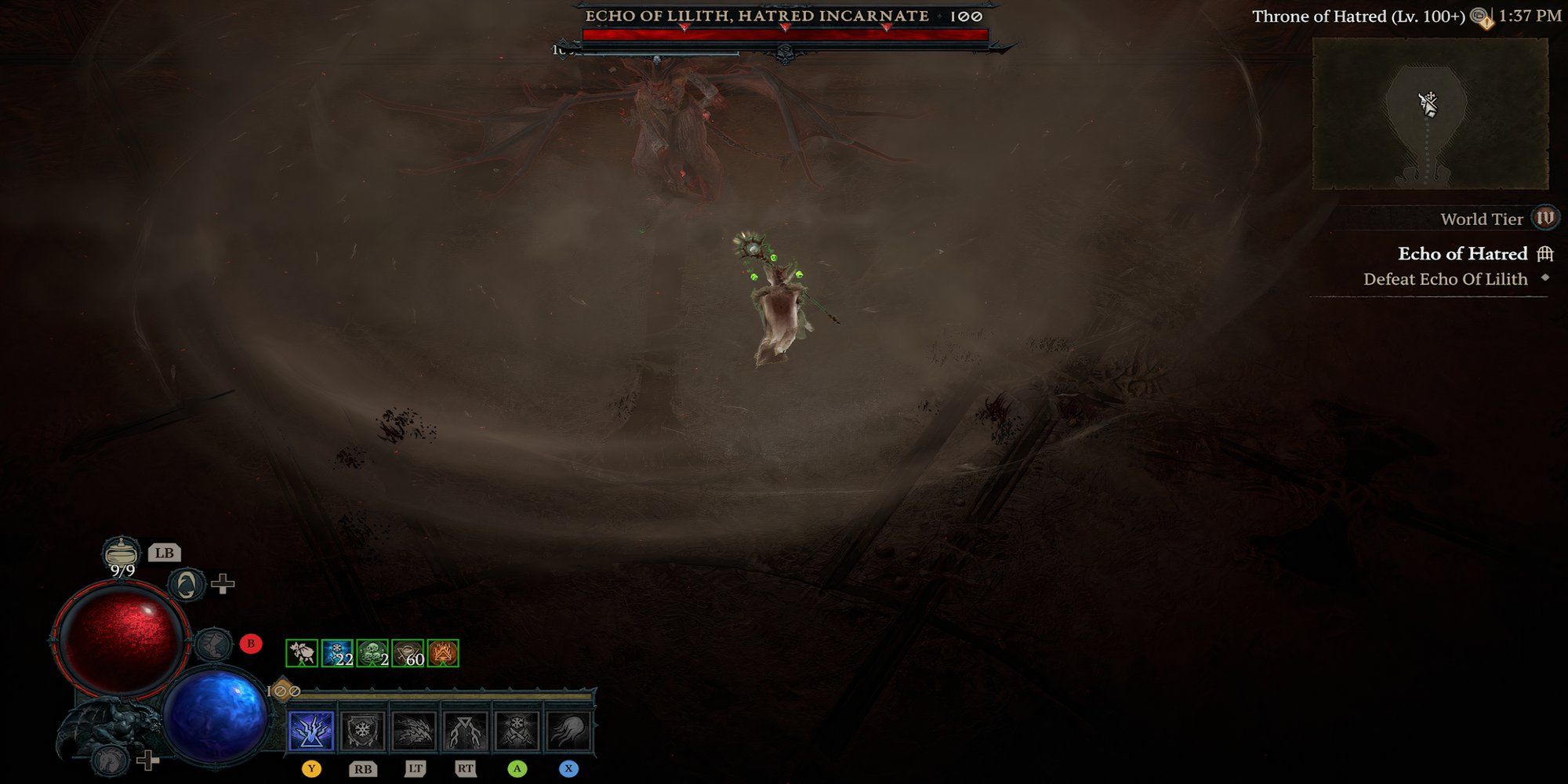1568x784 pixels.
Task: Activate the jellyfish-shaped skill
Action: coord(568,731)
